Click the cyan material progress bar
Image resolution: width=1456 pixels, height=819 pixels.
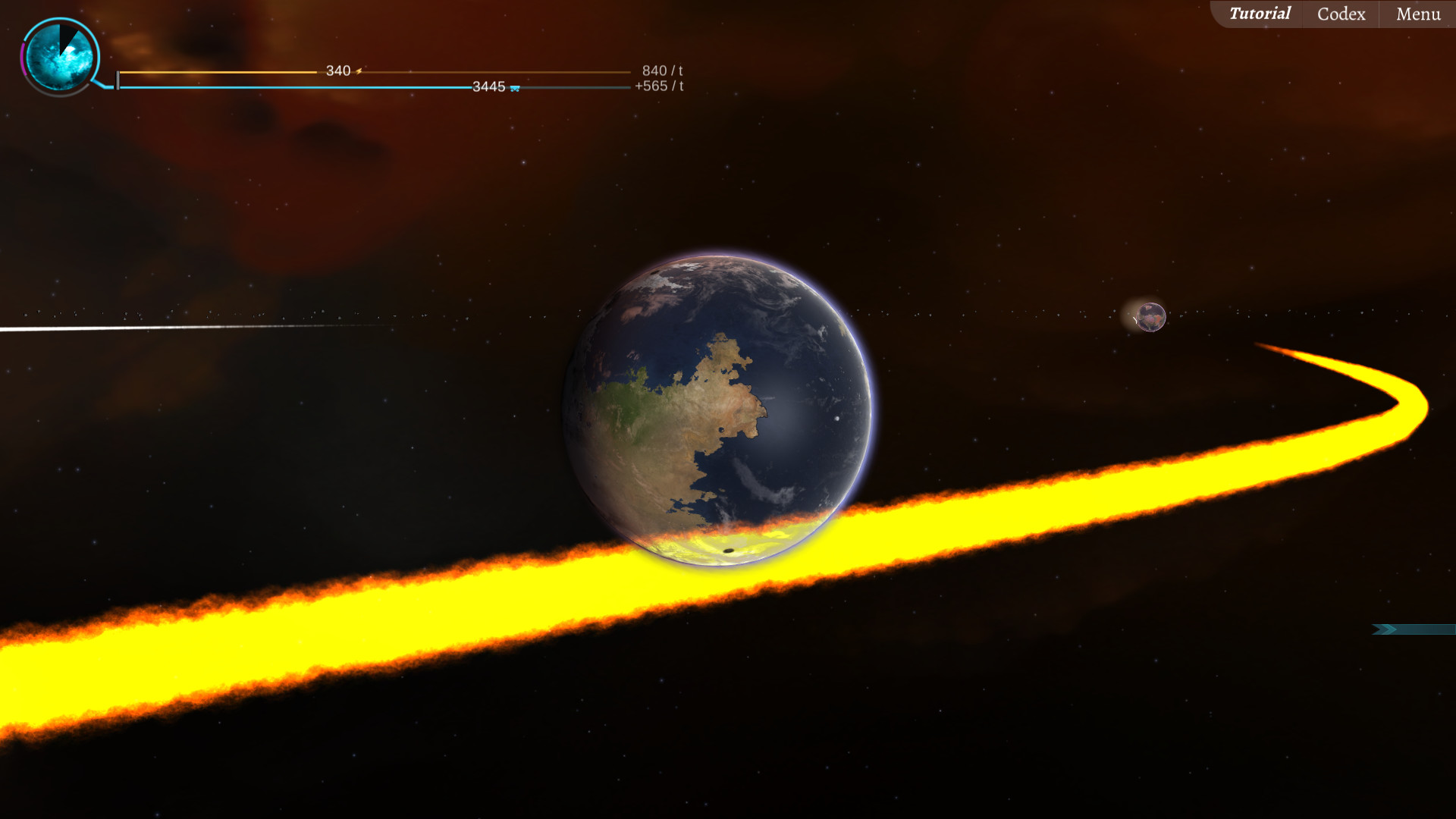pos(303,86)
